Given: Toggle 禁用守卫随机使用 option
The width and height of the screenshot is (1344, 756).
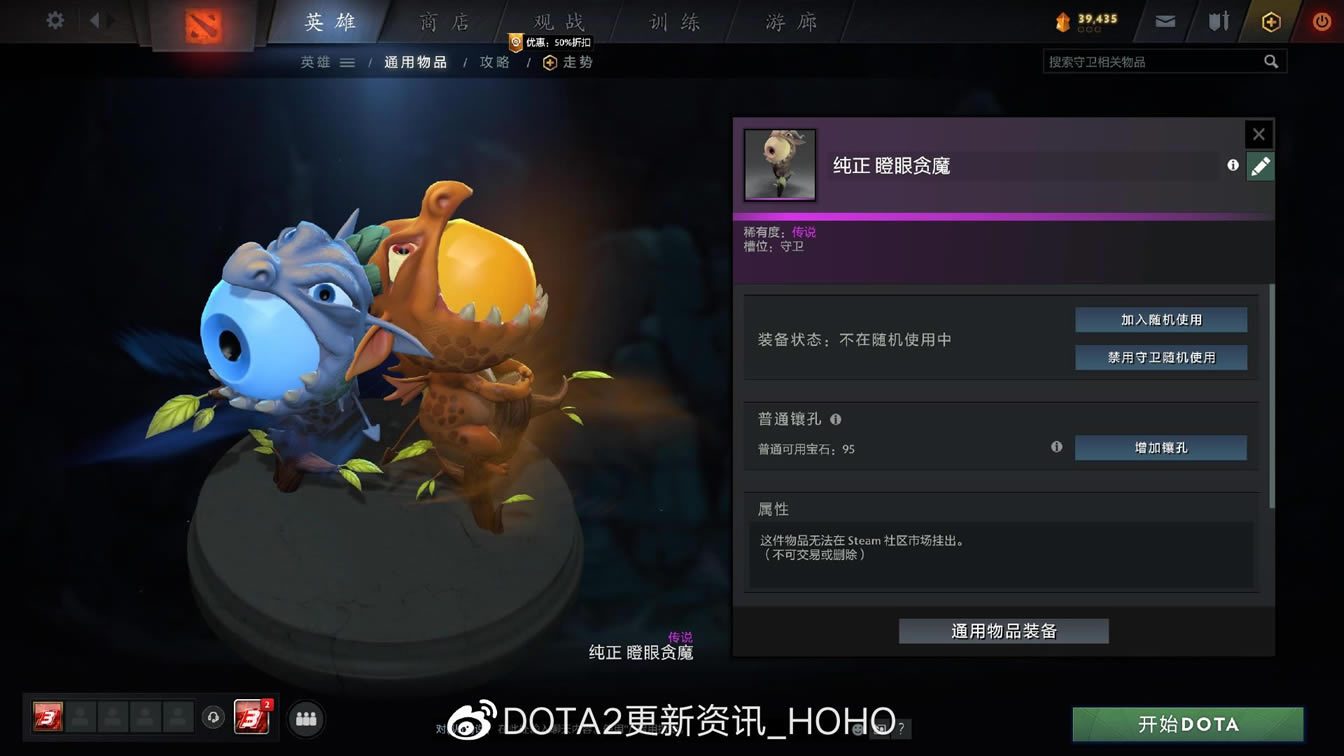Looking at the screenshot, I should click(1161, 357).
